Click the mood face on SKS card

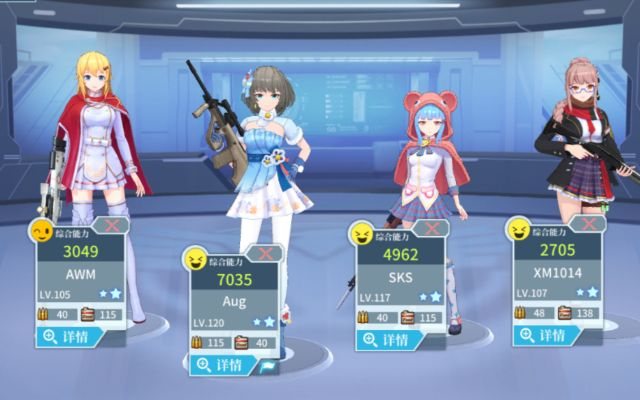click(360, 234)
